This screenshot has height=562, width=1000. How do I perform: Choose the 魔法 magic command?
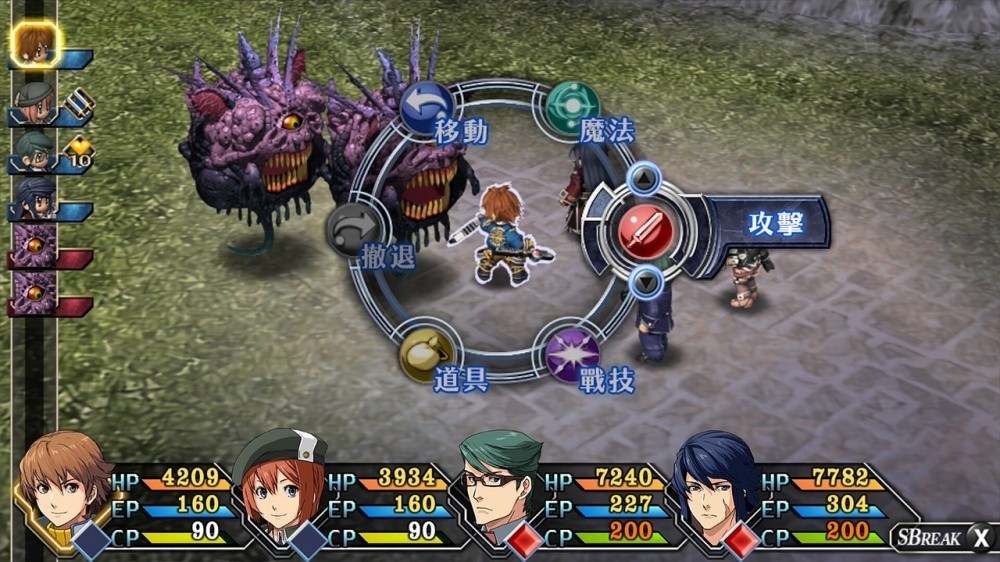(x=573, y=106)
